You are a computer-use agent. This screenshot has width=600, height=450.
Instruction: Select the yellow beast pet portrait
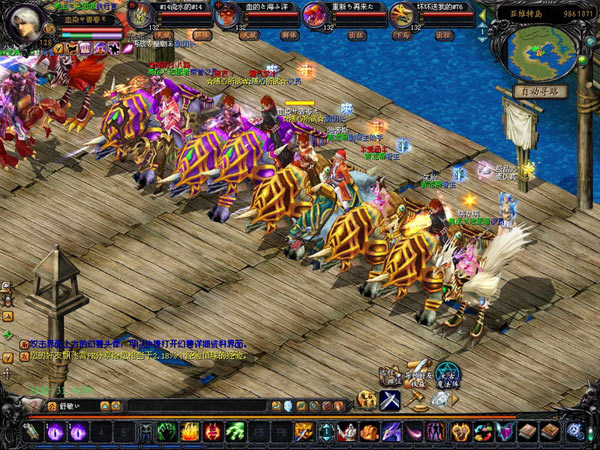400,15
